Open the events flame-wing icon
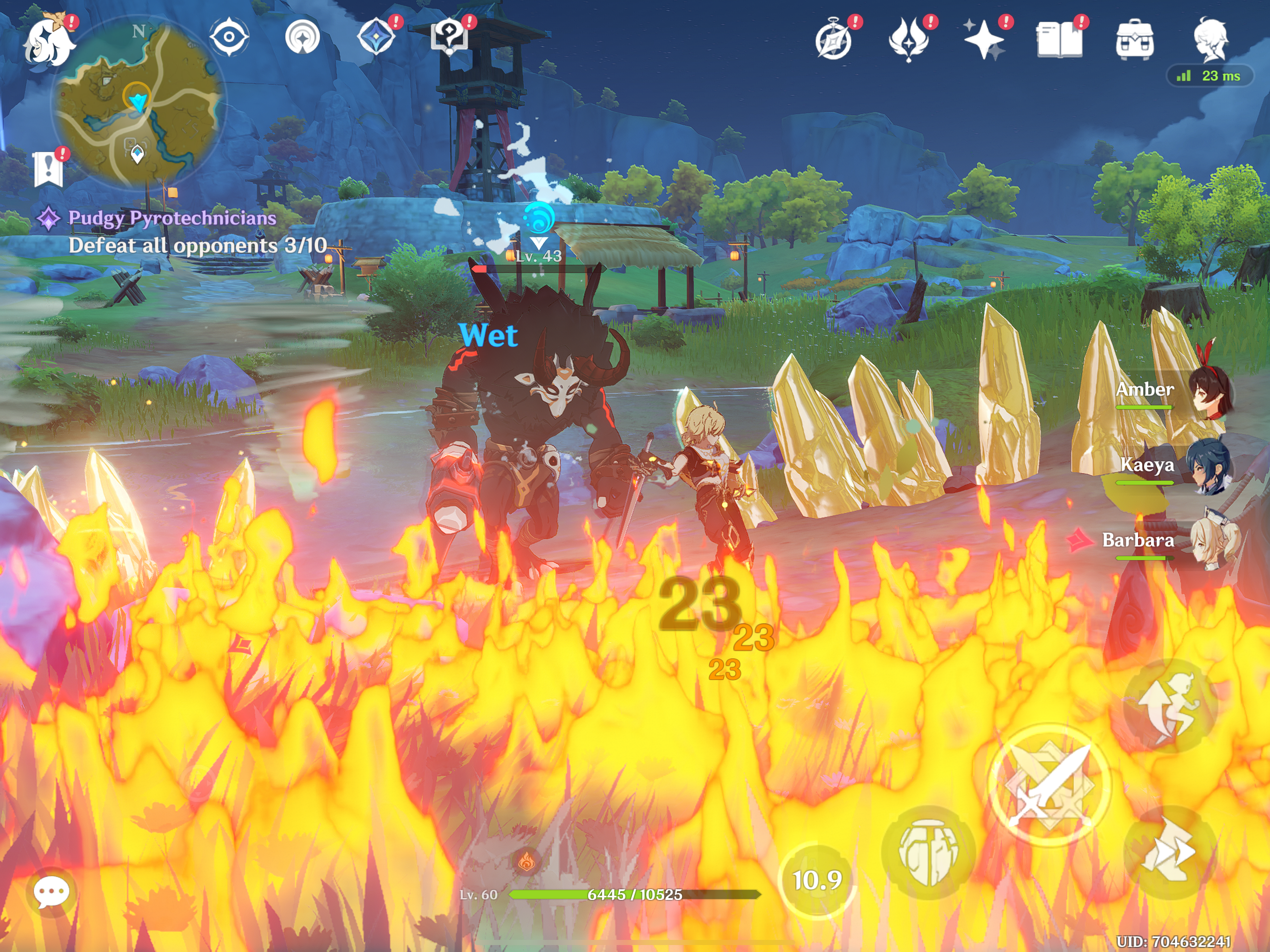Viewport: 1270px width, 952px height. 909,40
